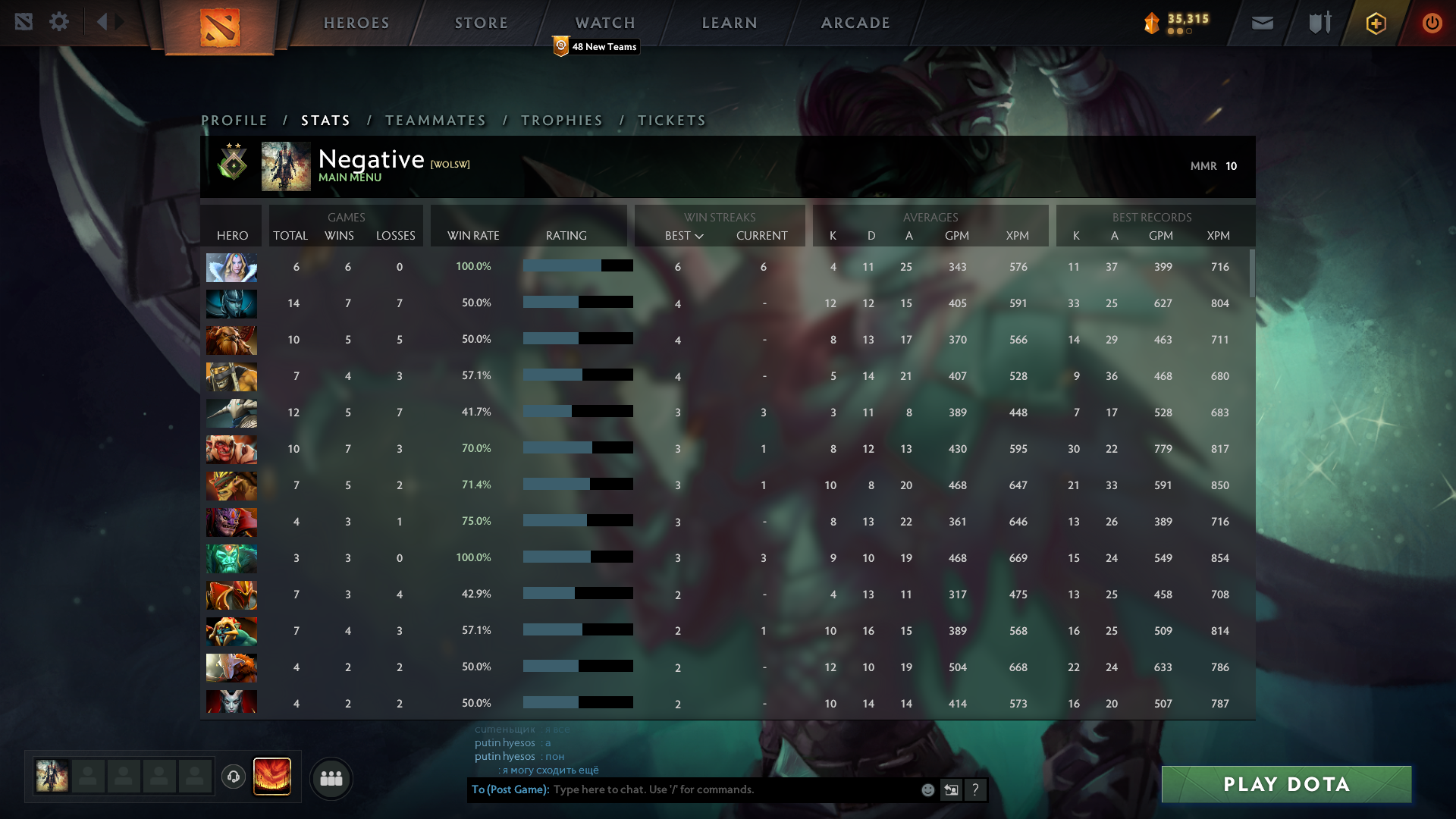The height and width of the screenshot is (819, 1456).
Task: Click Crystal Maiden's 100% win rate bar
Action: pos(578,266)
